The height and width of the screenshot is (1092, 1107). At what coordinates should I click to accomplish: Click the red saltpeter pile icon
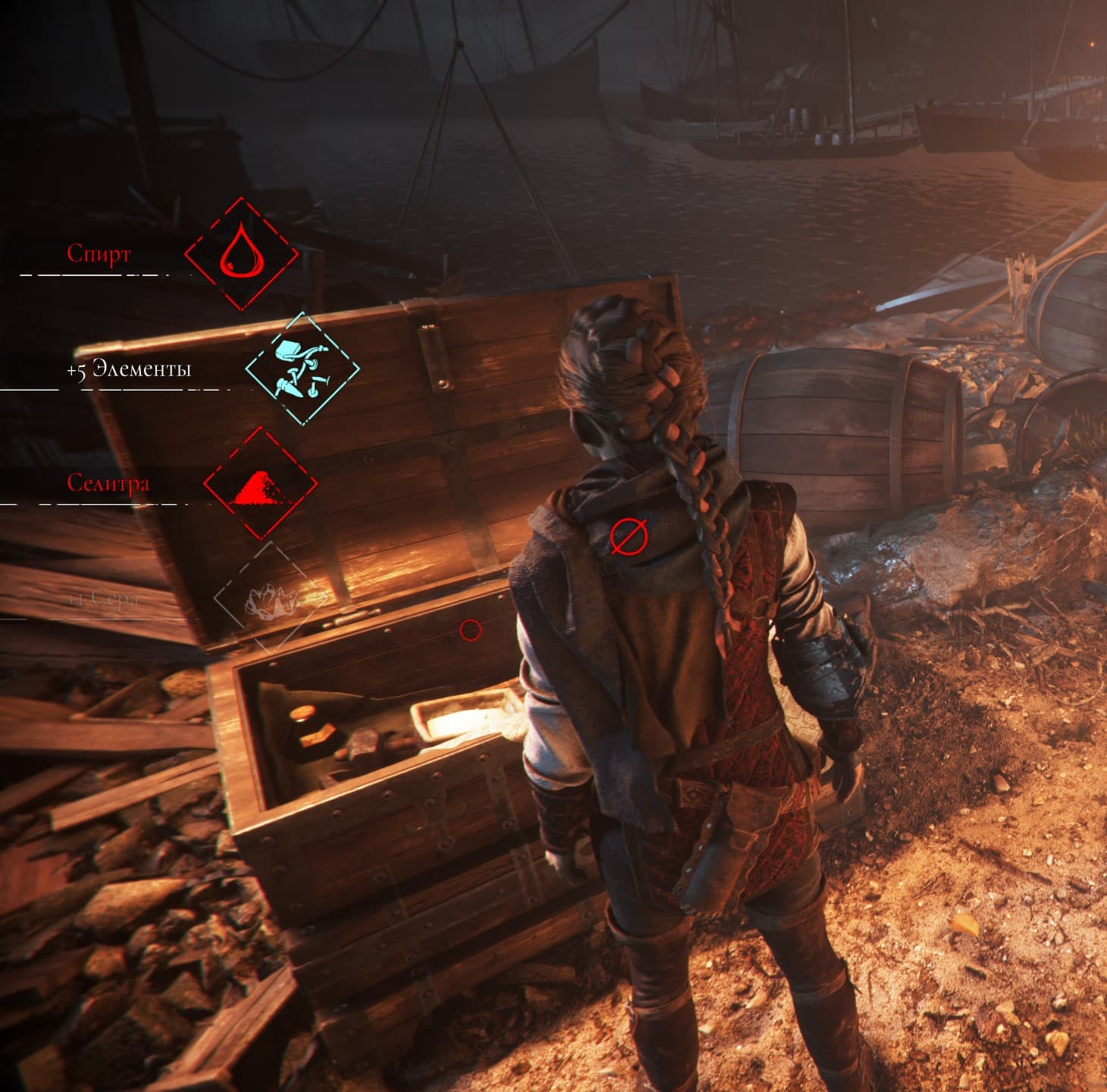(x=260, y=484)
